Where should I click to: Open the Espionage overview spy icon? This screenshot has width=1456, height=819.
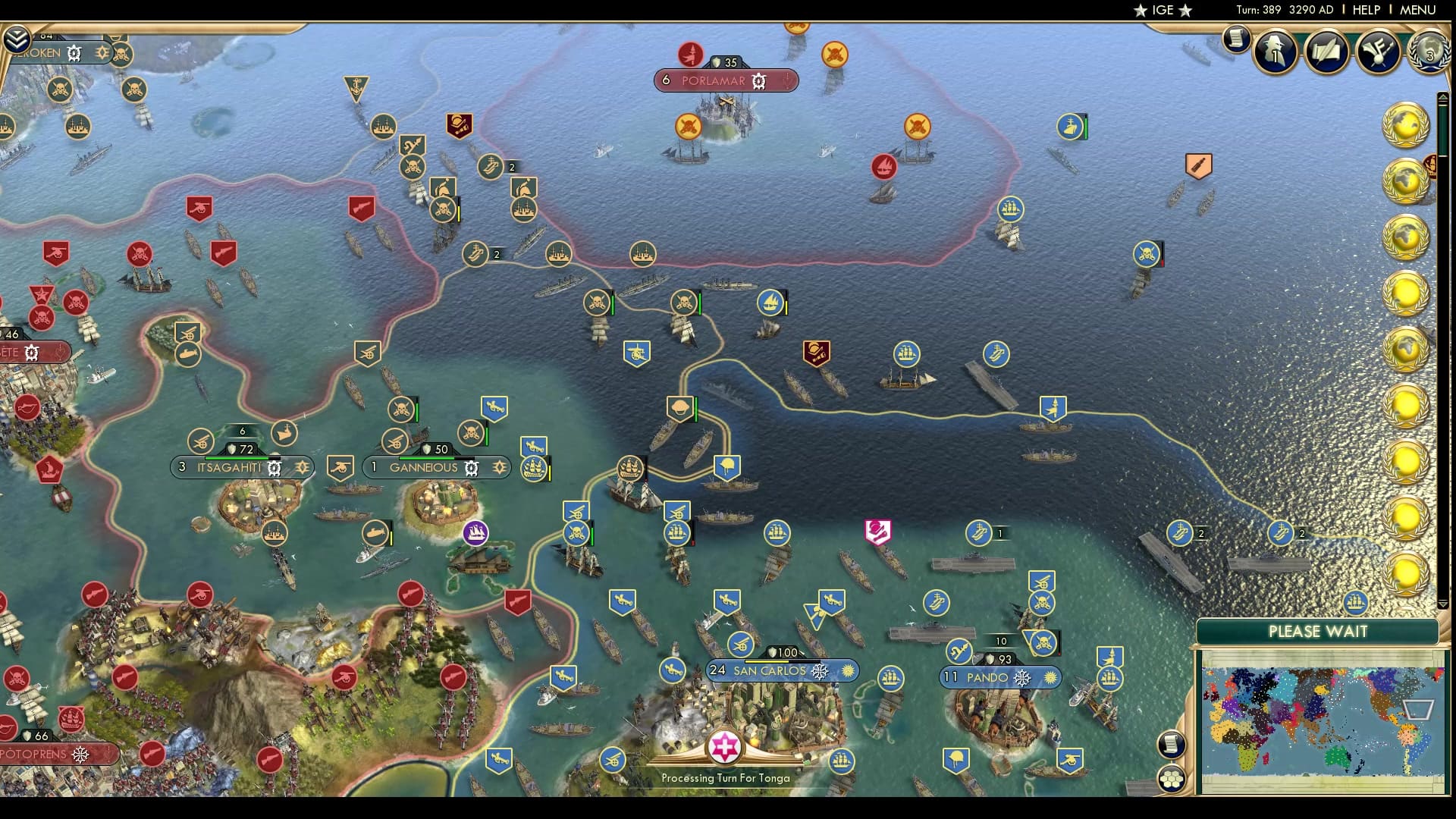pos(1276,51)
